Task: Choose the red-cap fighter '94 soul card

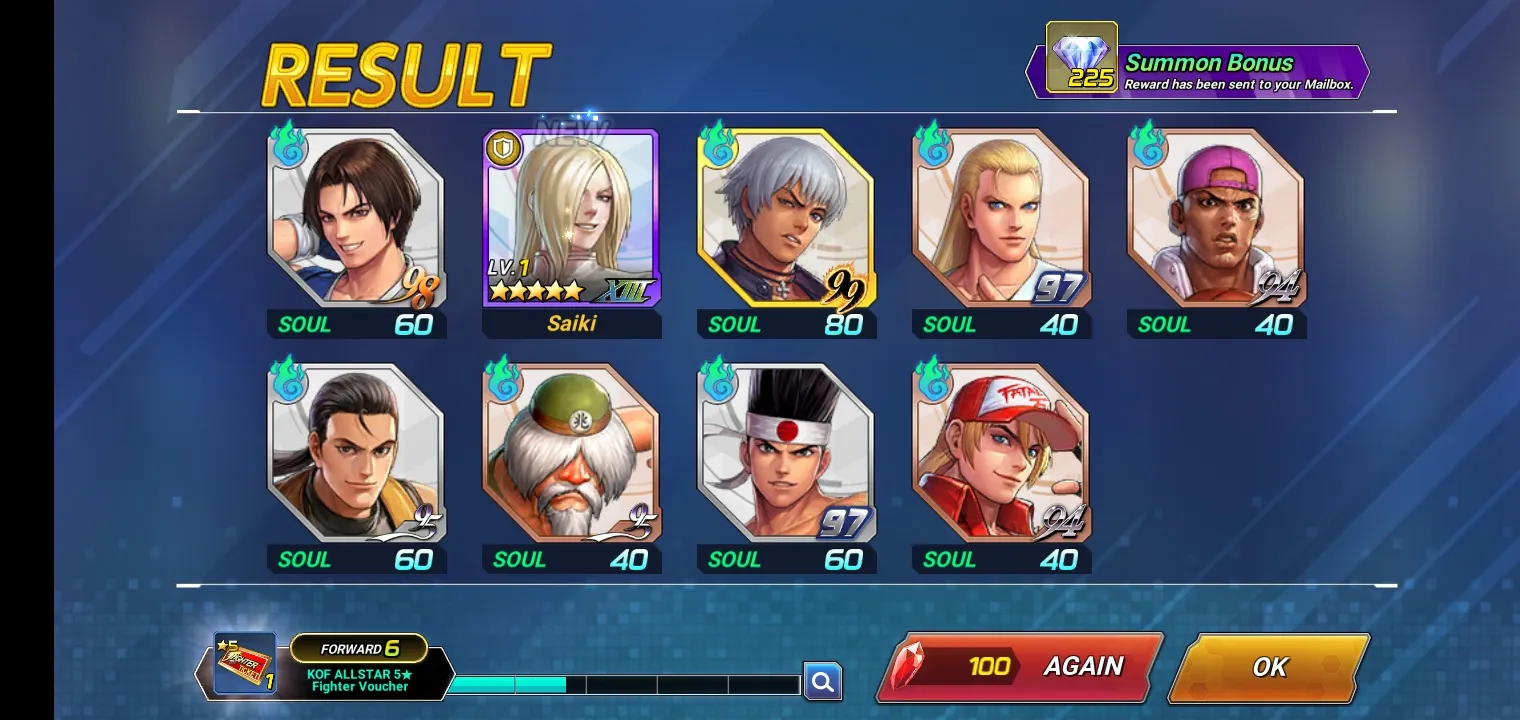Action: (x=1001, y=453)
